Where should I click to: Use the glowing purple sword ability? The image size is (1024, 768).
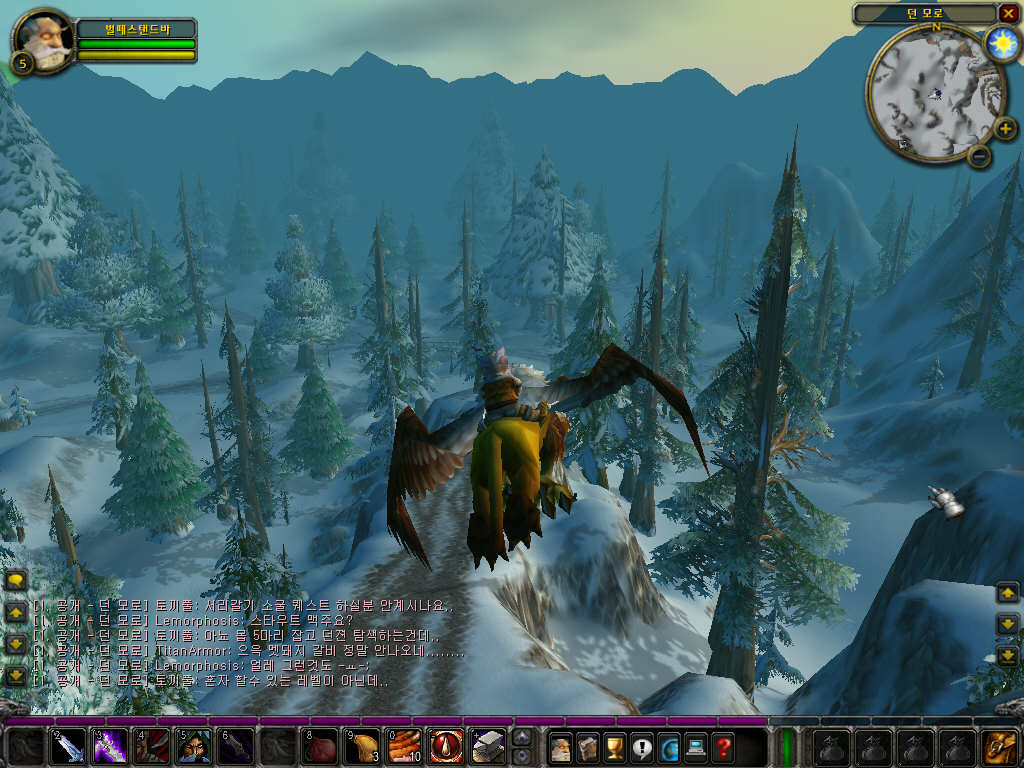click(x=110, y=747)
